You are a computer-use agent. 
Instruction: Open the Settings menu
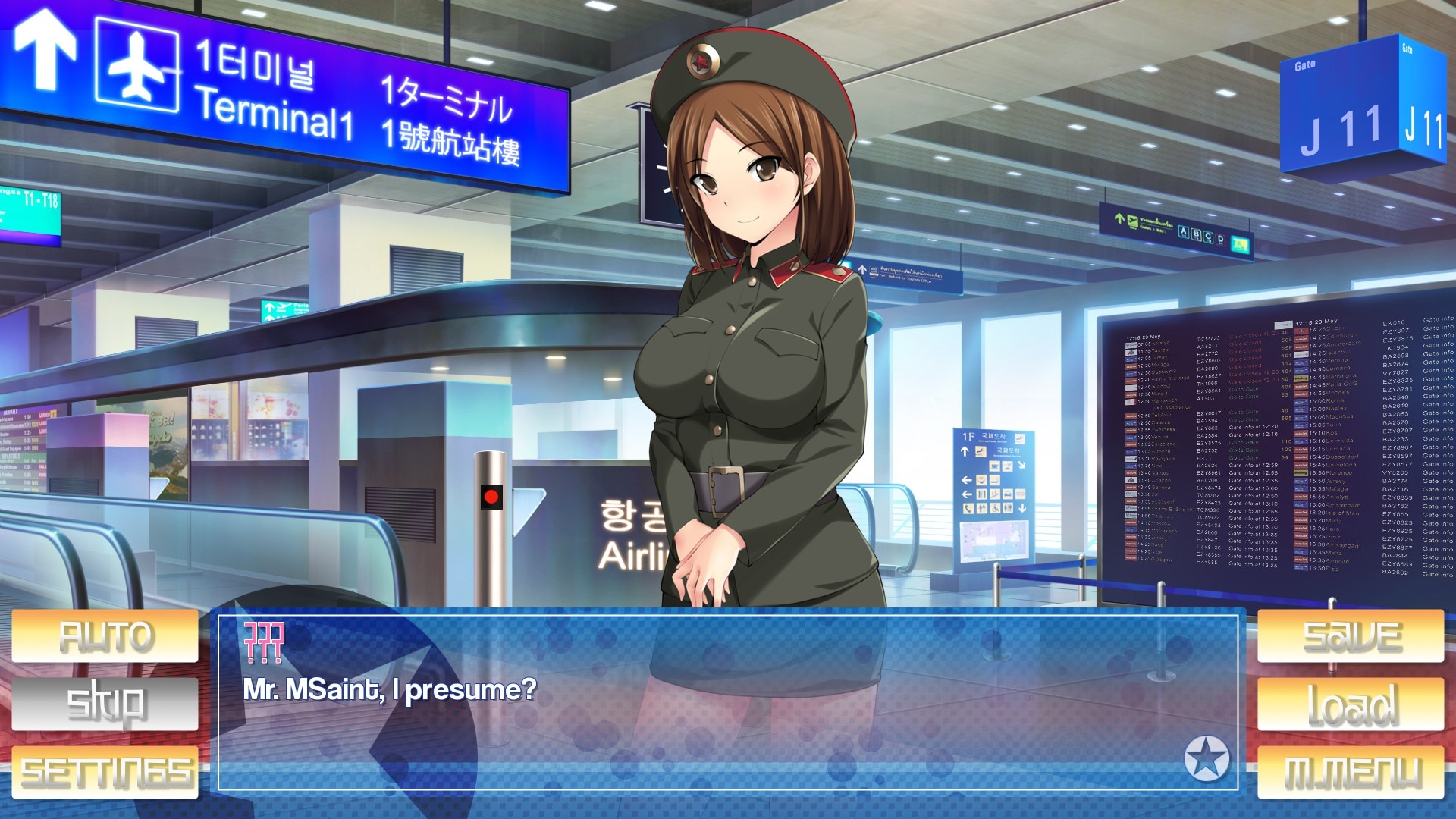click(105, 771)
